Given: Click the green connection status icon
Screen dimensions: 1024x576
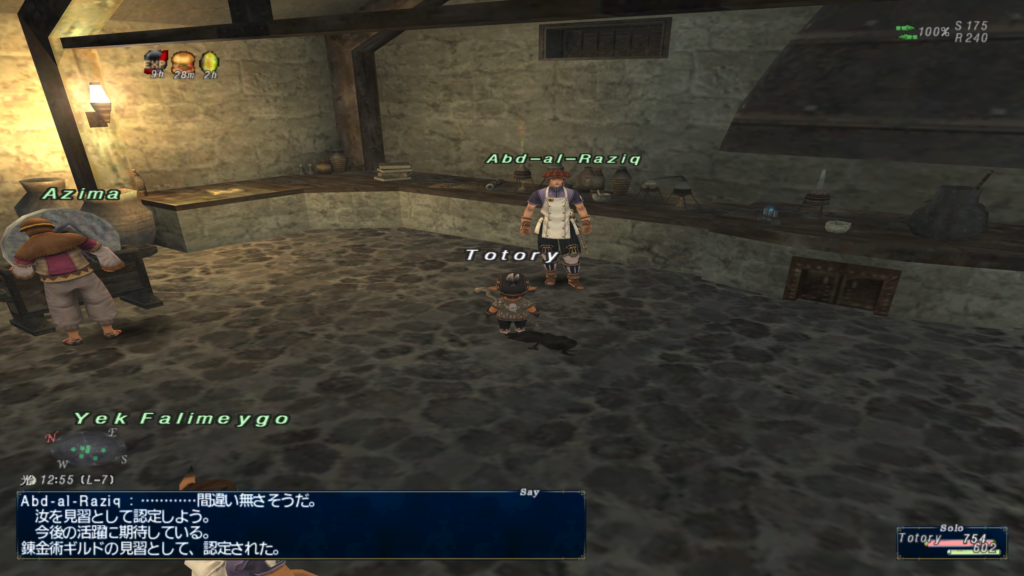Looking at the screenshot, I should [906, 32].
